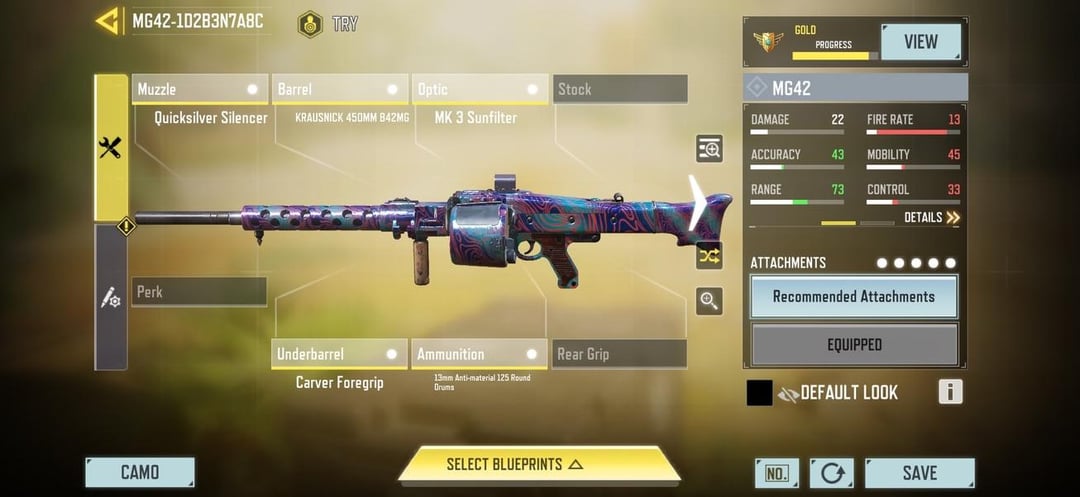Screen dimensions: 1080x497
Task: Select the empty Stock slot
Action: (620, 89)
